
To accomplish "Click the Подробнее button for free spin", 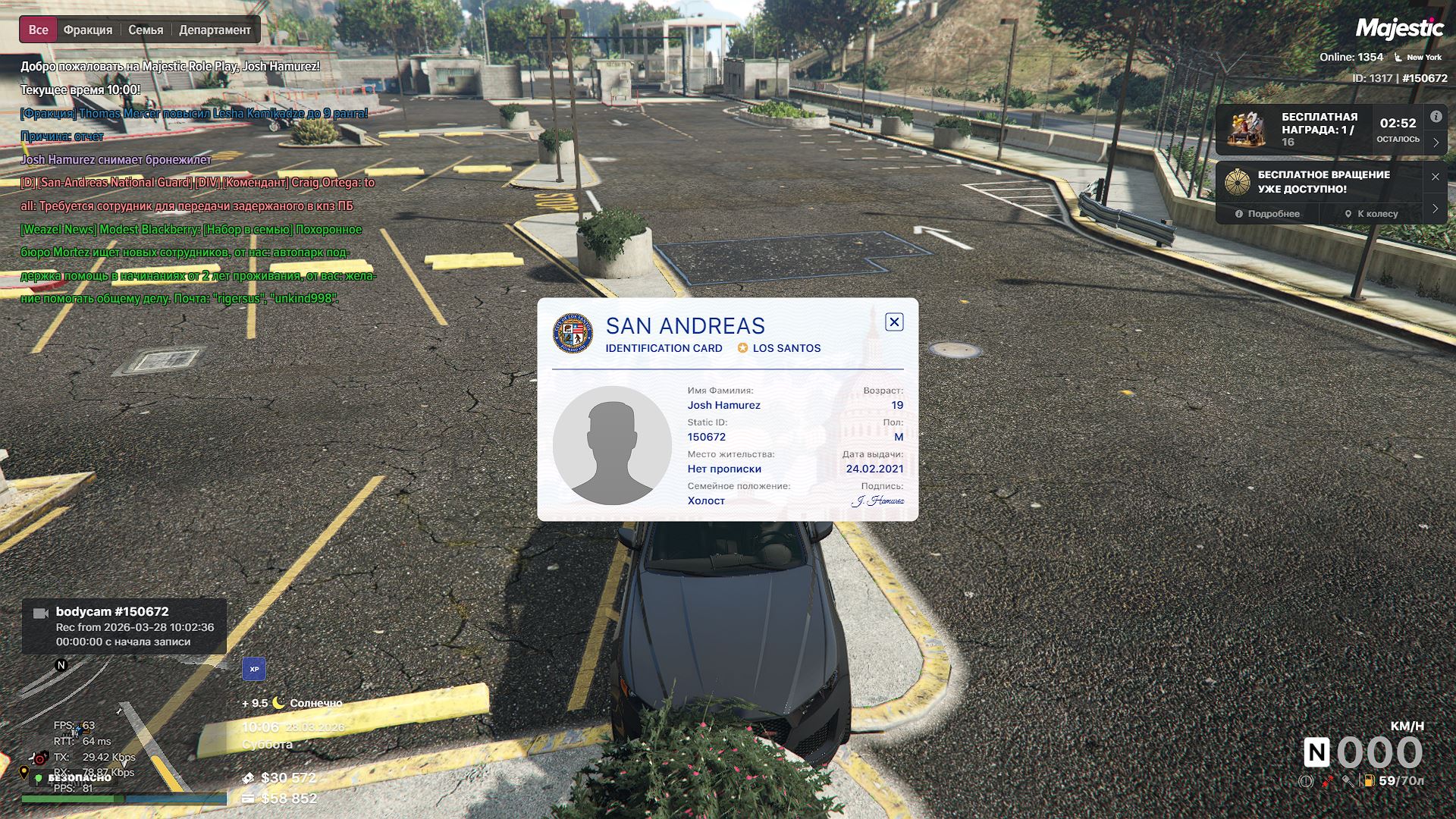I will click(1267, 214).
